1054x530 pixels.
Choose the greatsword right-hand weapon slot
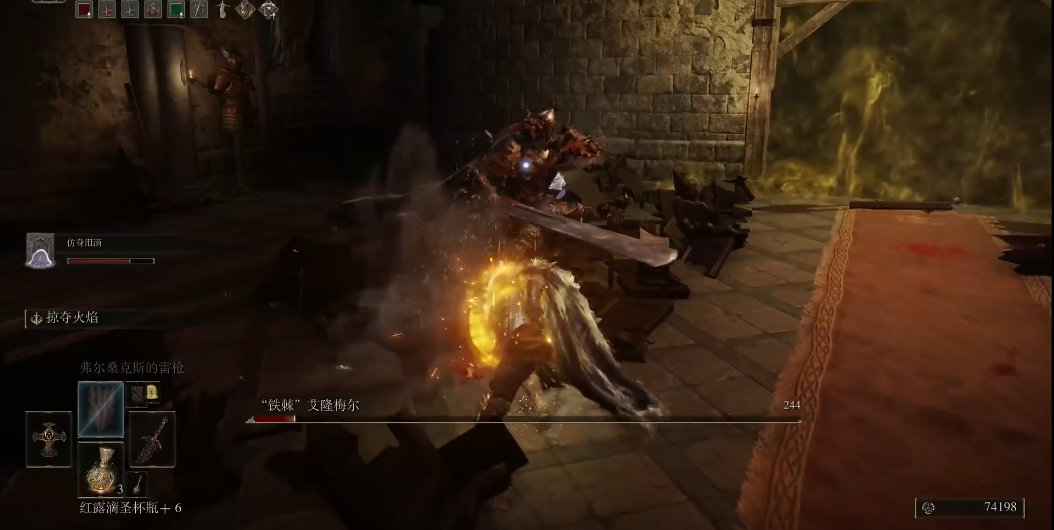coord(153,438)
